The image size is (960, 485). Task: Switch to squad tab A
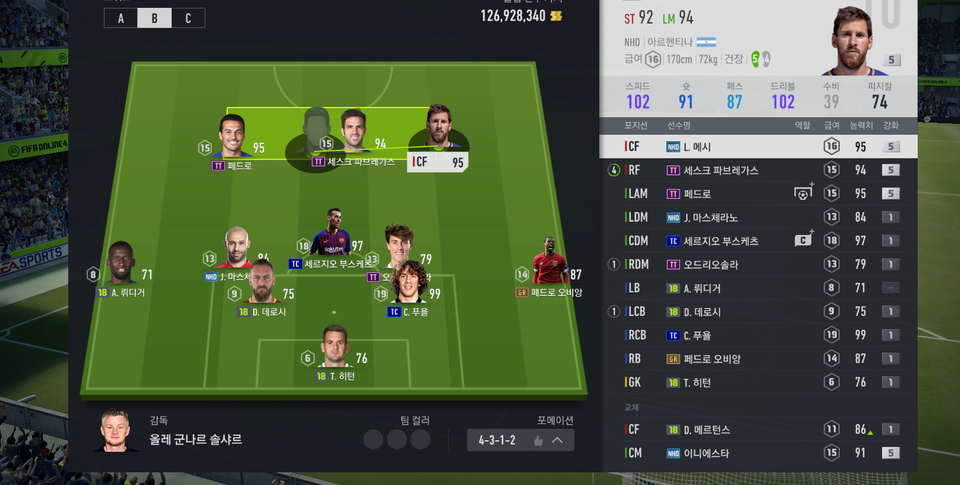121,18
